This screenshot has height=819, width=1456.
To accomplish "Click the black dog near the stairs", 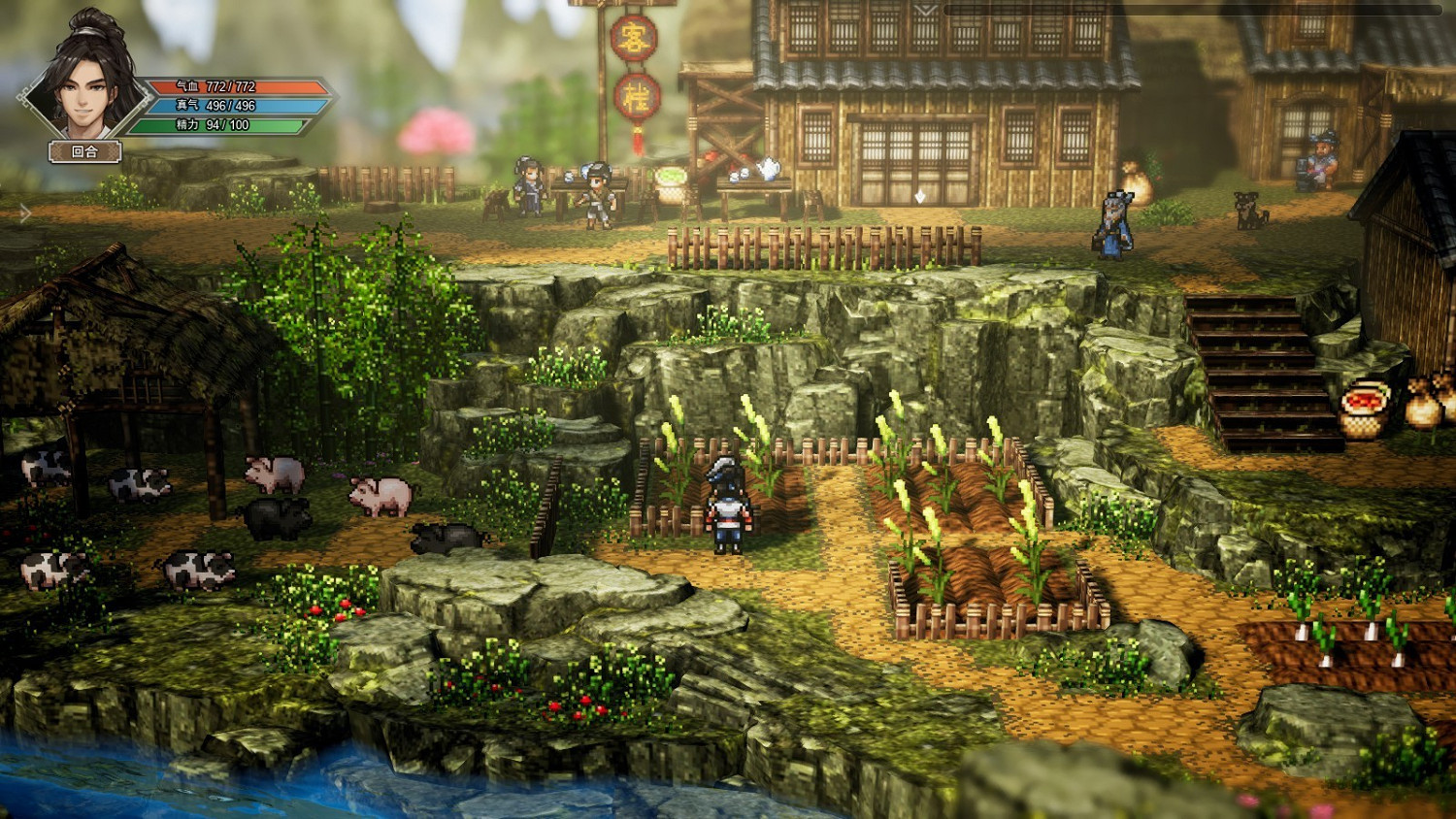I will (1245, 209).
